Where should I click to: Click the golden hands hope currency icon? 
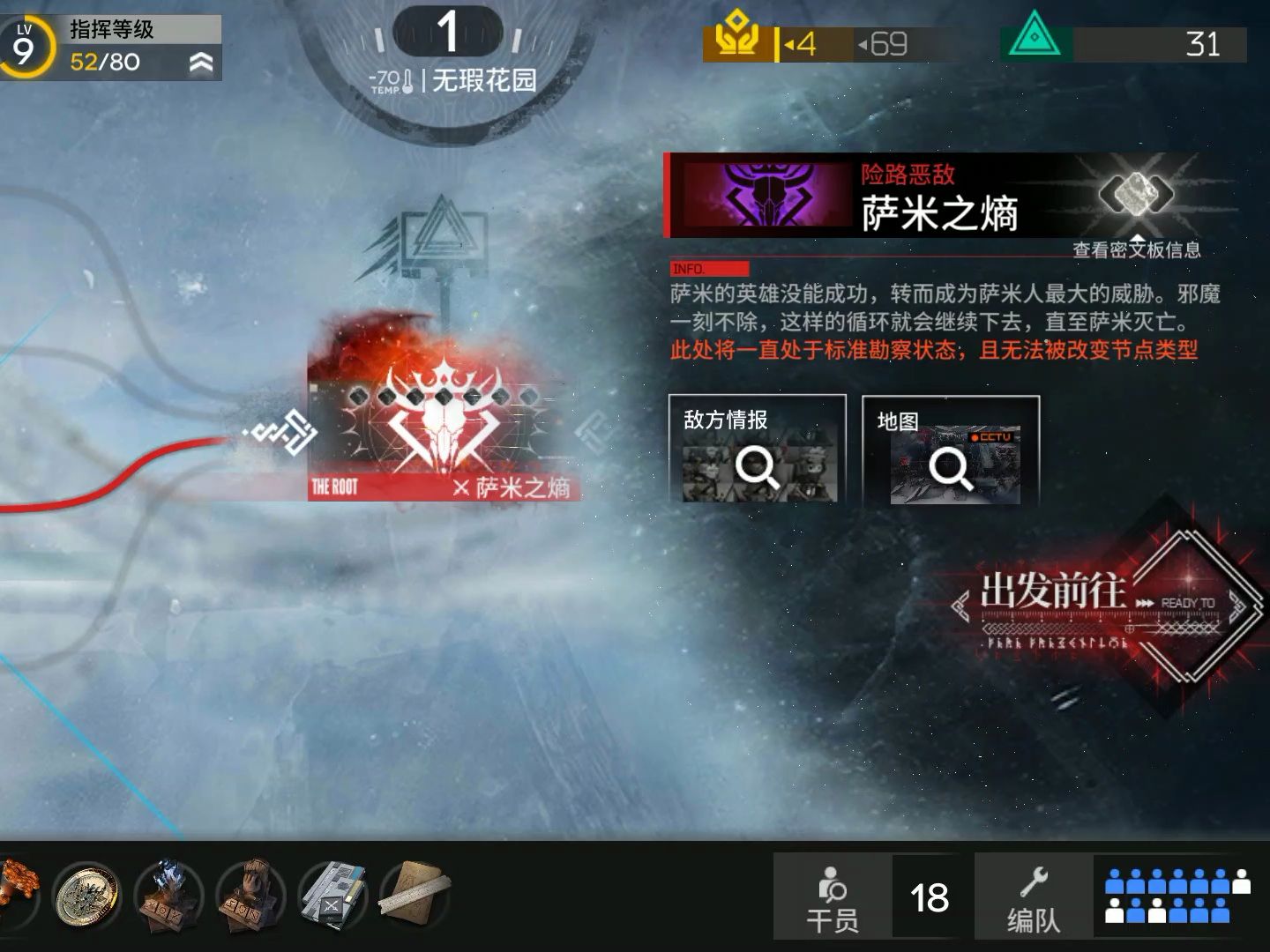737,40
